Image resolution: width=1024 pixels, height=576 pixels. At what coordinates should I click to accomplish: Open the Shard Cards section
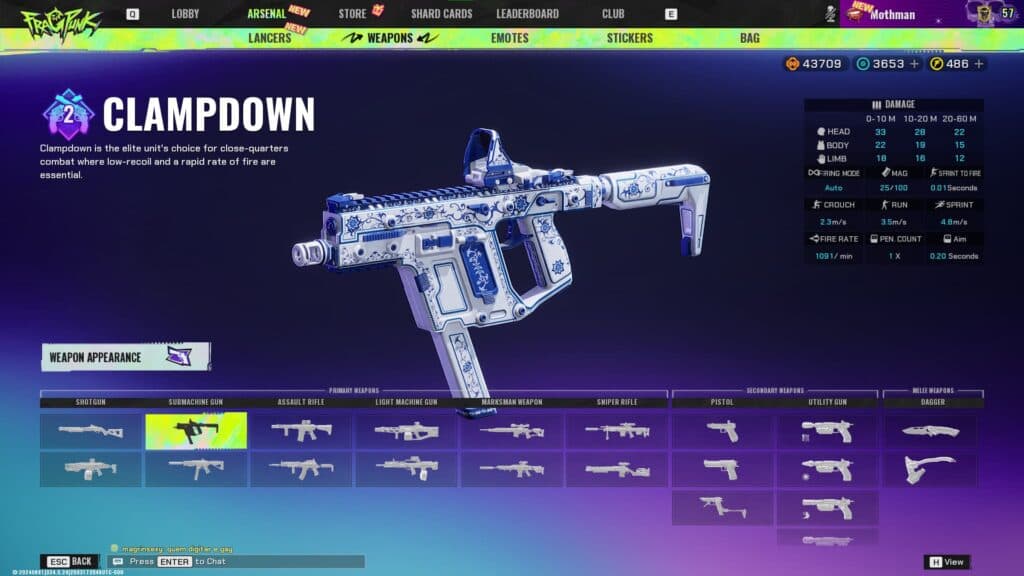point(441,14)
